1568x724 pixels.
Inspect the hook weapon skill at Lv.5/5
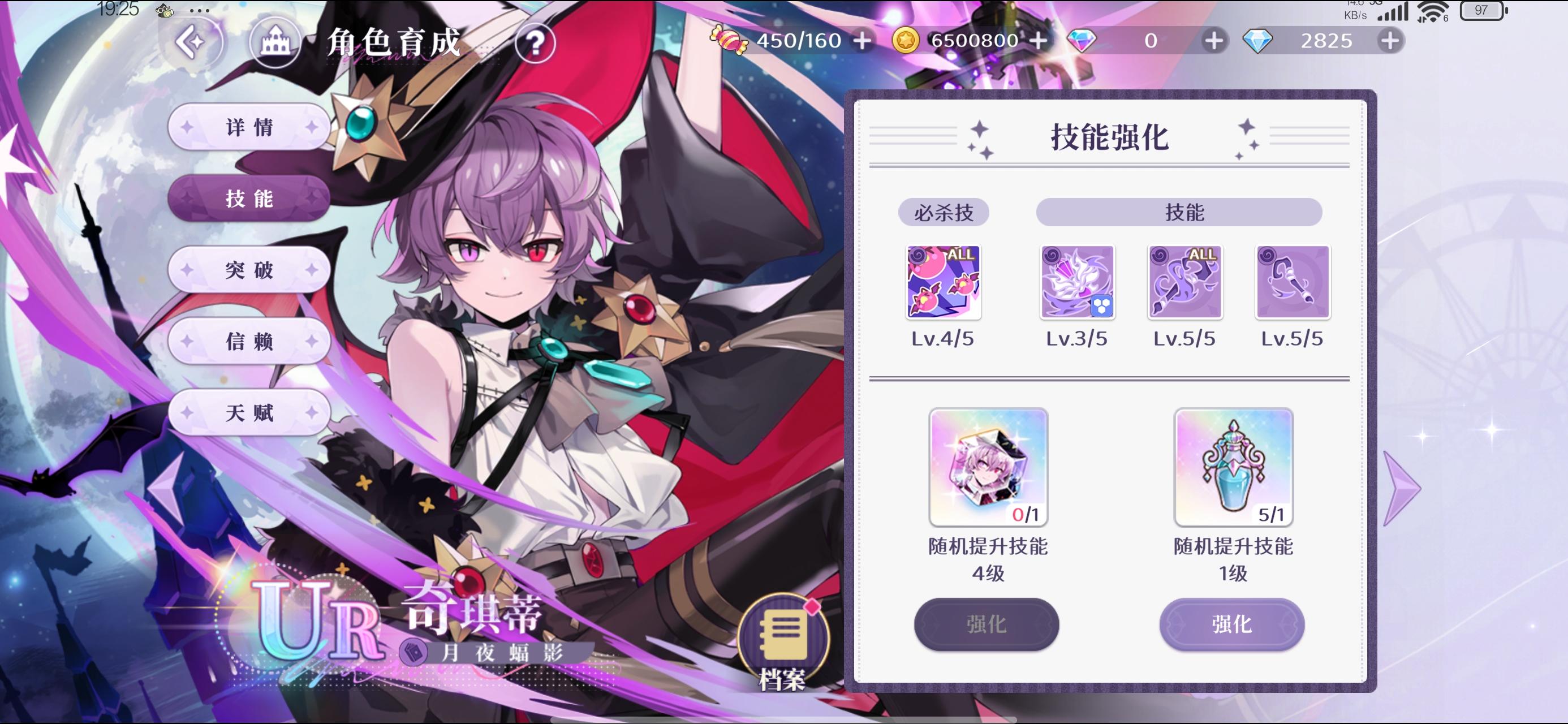point(1291,282)
